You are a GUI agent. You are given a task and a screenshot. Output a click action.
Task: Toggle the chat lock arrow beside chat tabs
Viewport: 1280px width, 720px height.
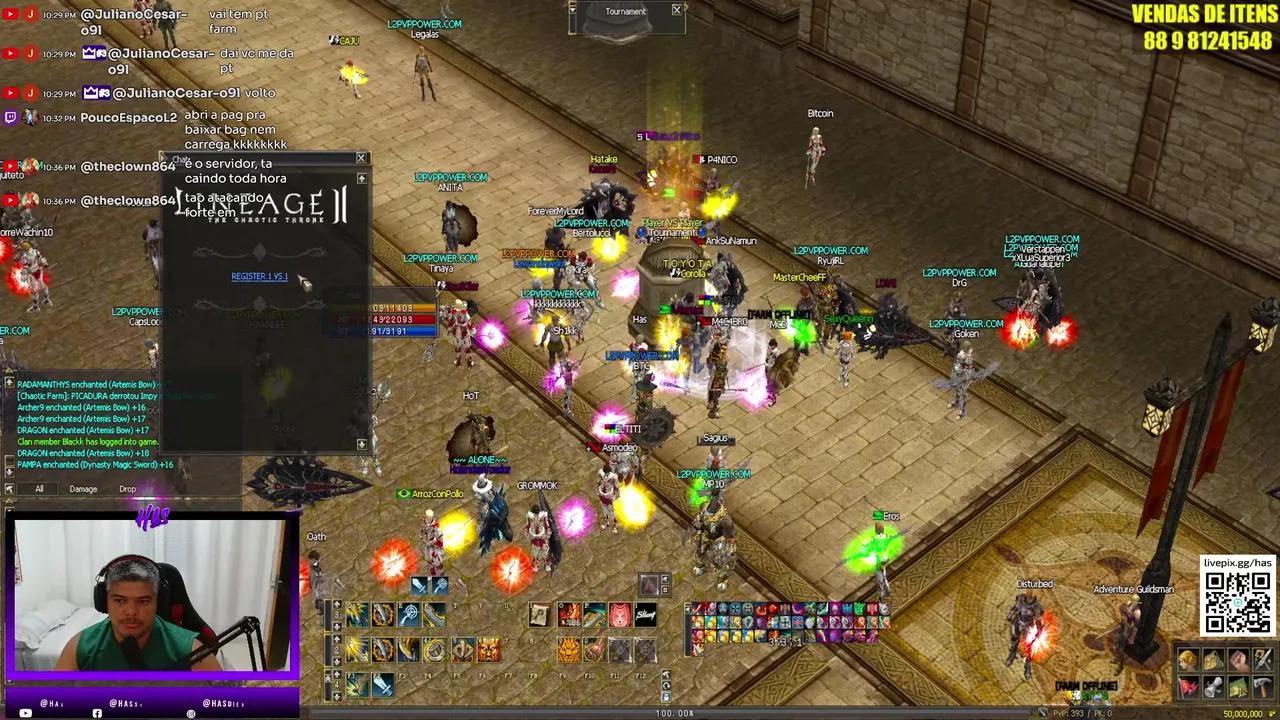(x=9, y=488)
